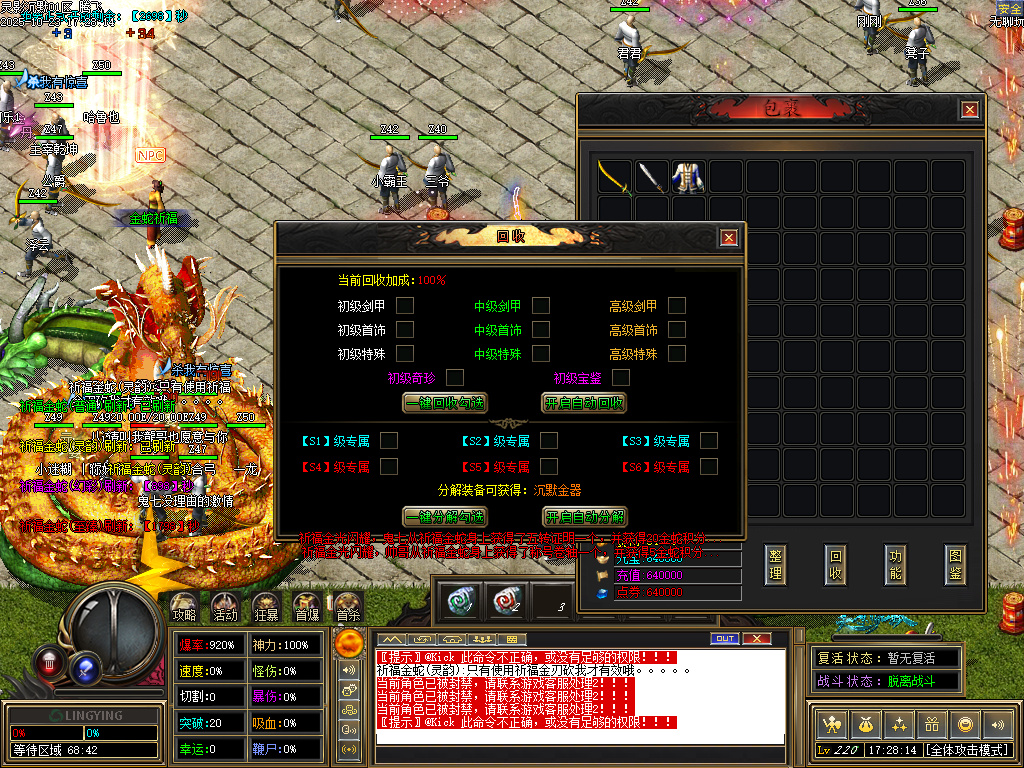Screen dimensions: 1024x768
Task: Close the 回收 recycle window
Action: pos(729,237)
